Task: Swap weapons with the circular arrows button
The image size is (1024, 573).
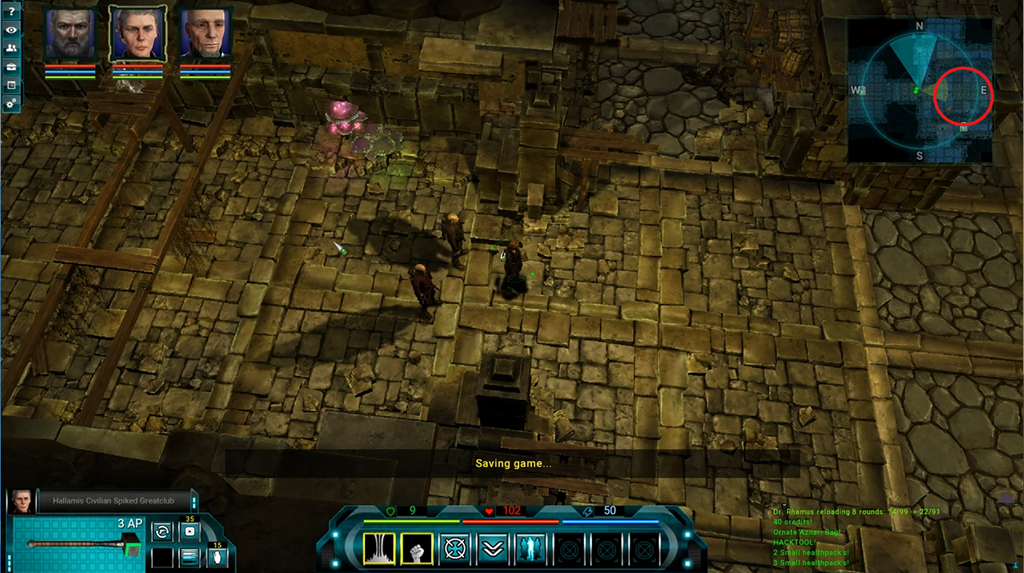Action: point(162,532)
